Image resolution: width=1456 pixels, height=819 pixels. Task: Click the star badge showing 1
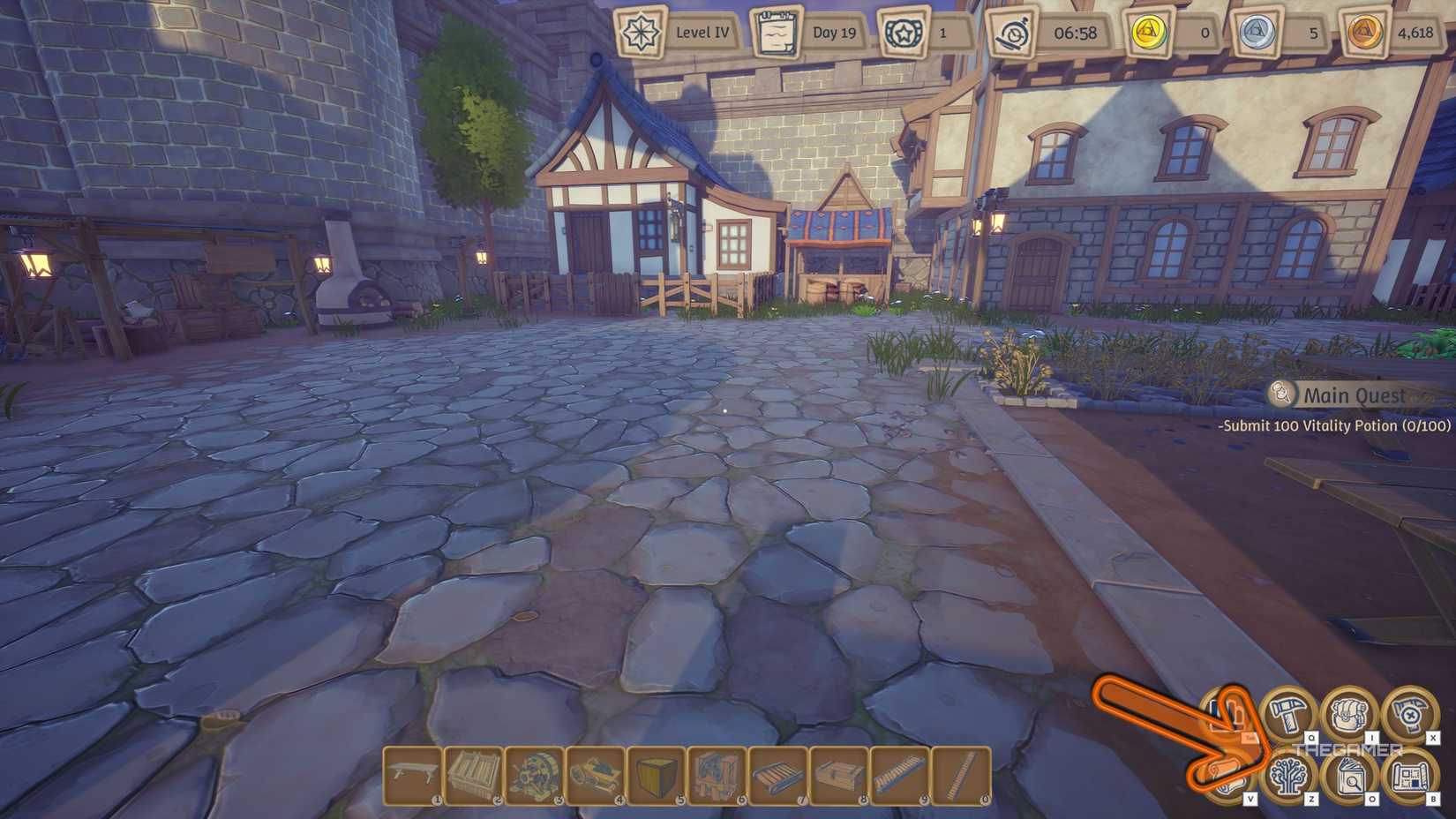pos(902,30)
